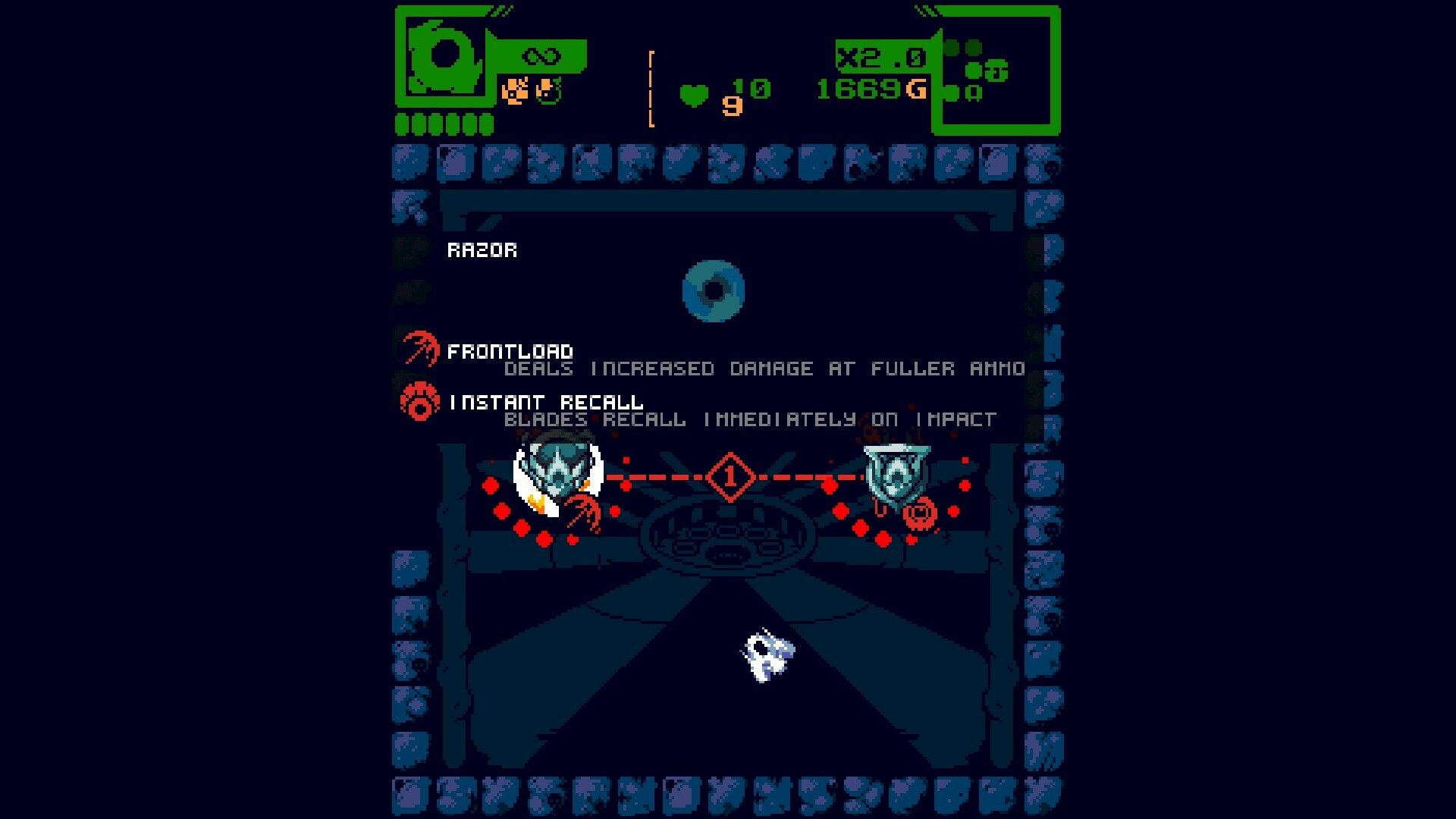The width and height of the screenshot is (1456, 819).
Task: Click the FRONTLOAD label text
Action: (x=511, y=350)
